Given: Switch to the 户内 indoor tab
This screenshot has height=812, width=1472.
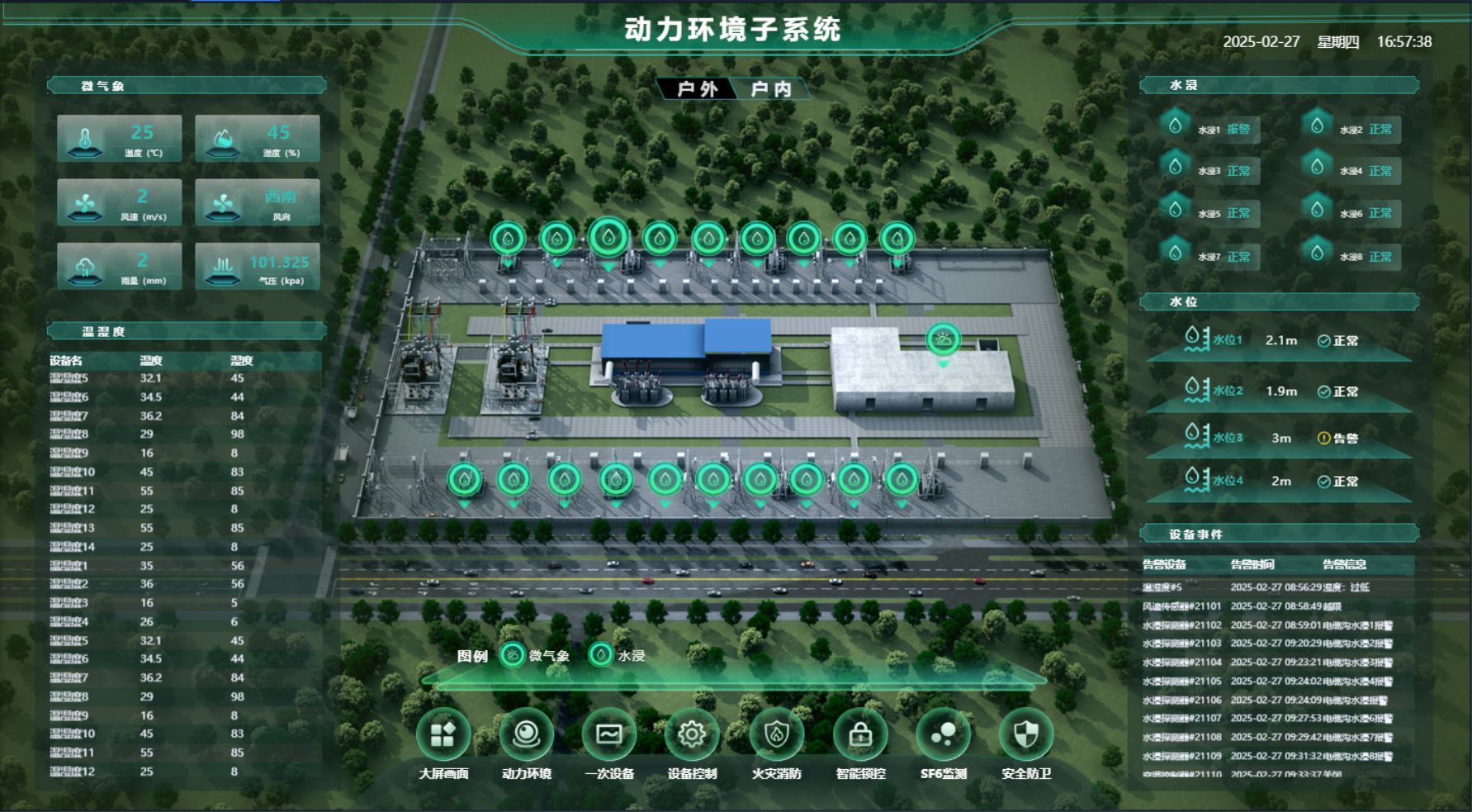Looking at the screenshot, I should 771,89.
